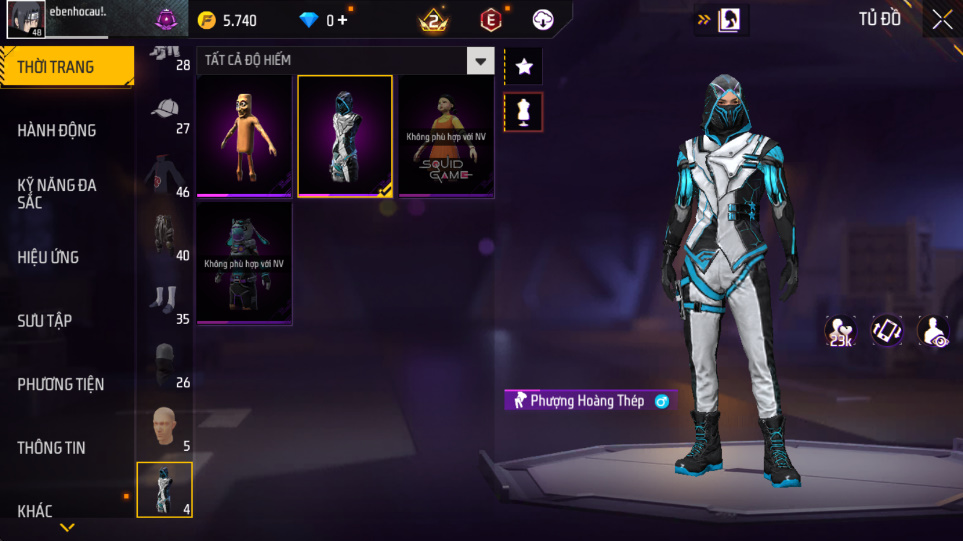
Task: Click the star favorites filter button
Action: tap(524, 67)
